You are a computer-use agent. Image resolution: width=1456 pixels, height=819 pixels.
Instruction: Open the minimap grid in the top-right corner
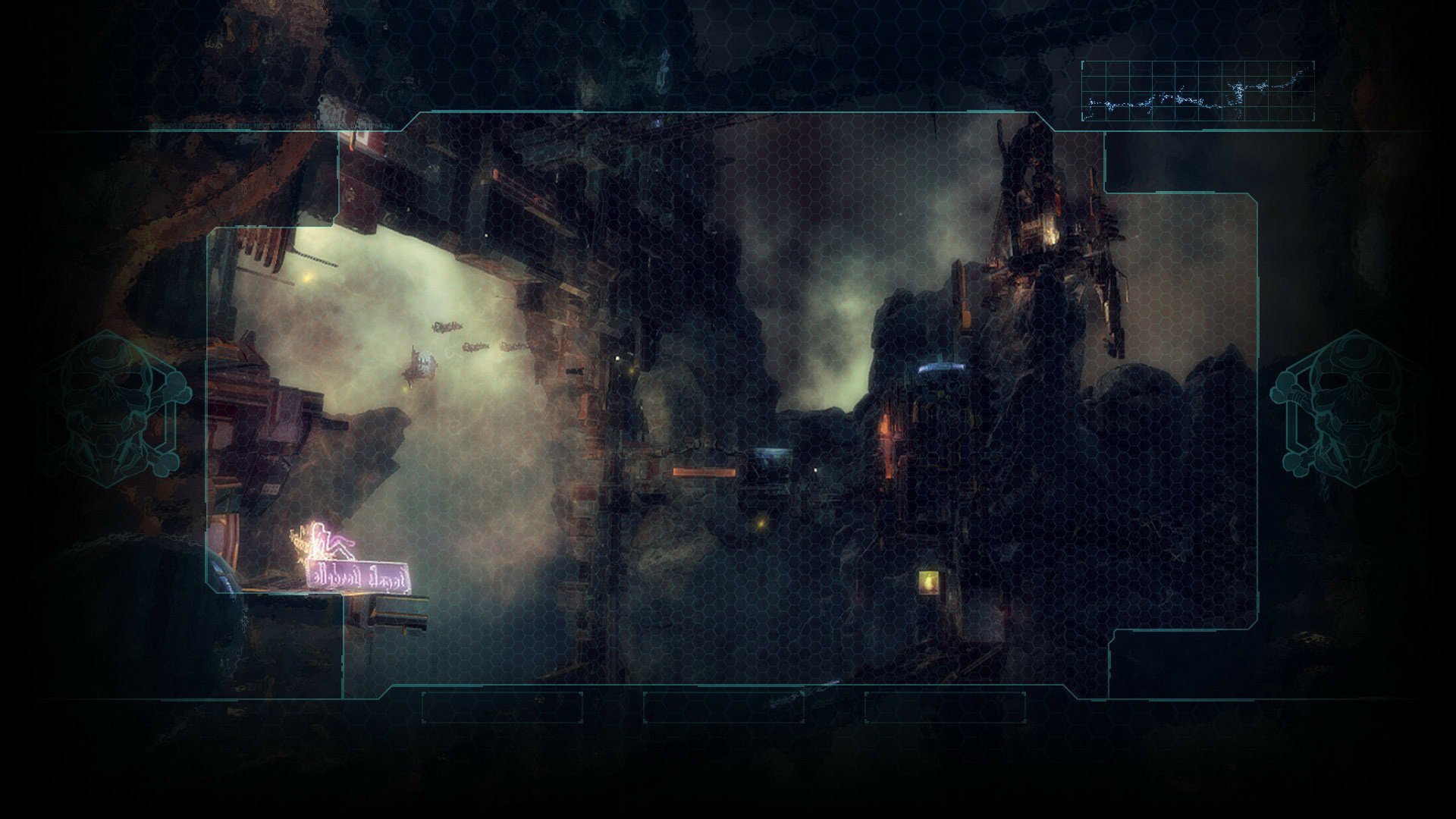(1198, 91)
